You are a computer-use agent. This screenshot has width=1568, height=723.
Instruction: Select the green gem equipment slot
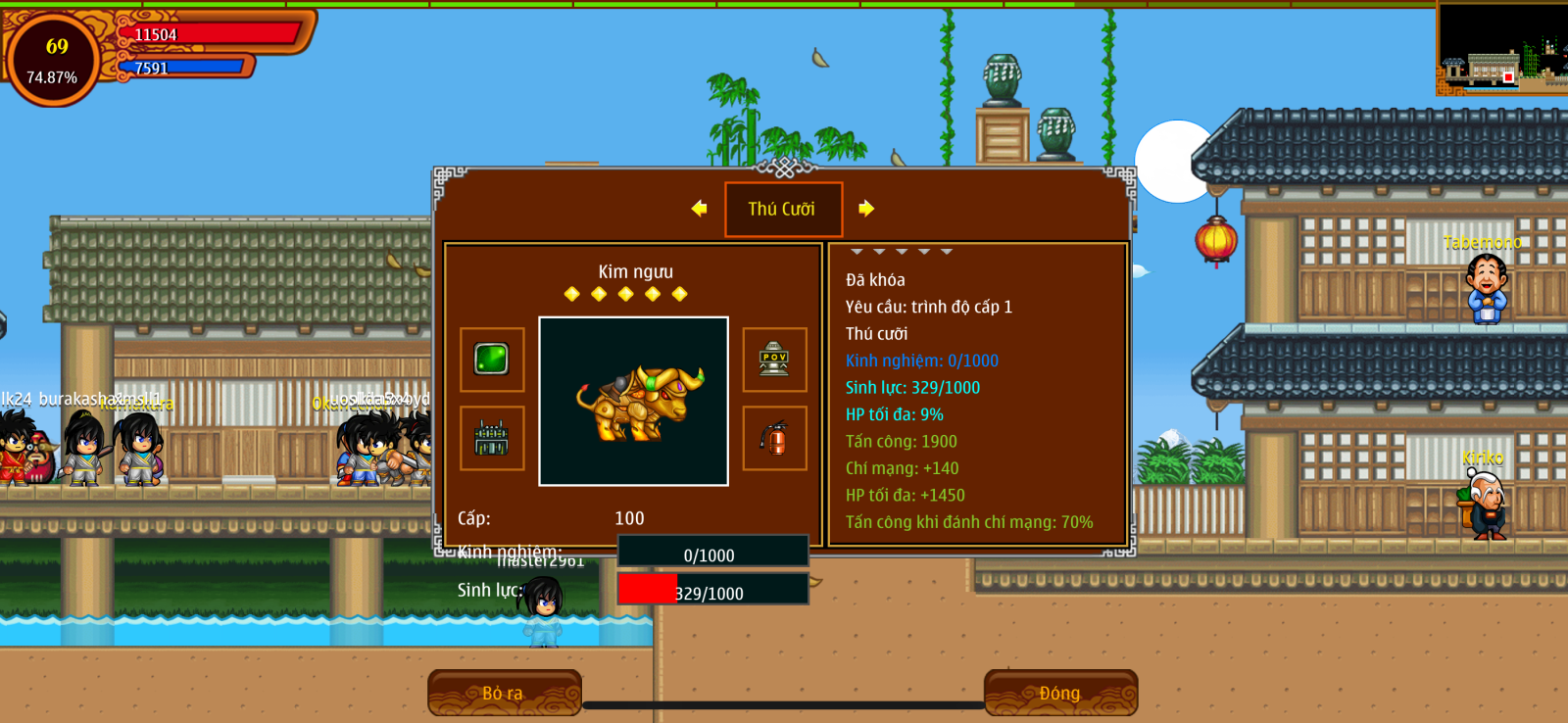coord(492,360)
